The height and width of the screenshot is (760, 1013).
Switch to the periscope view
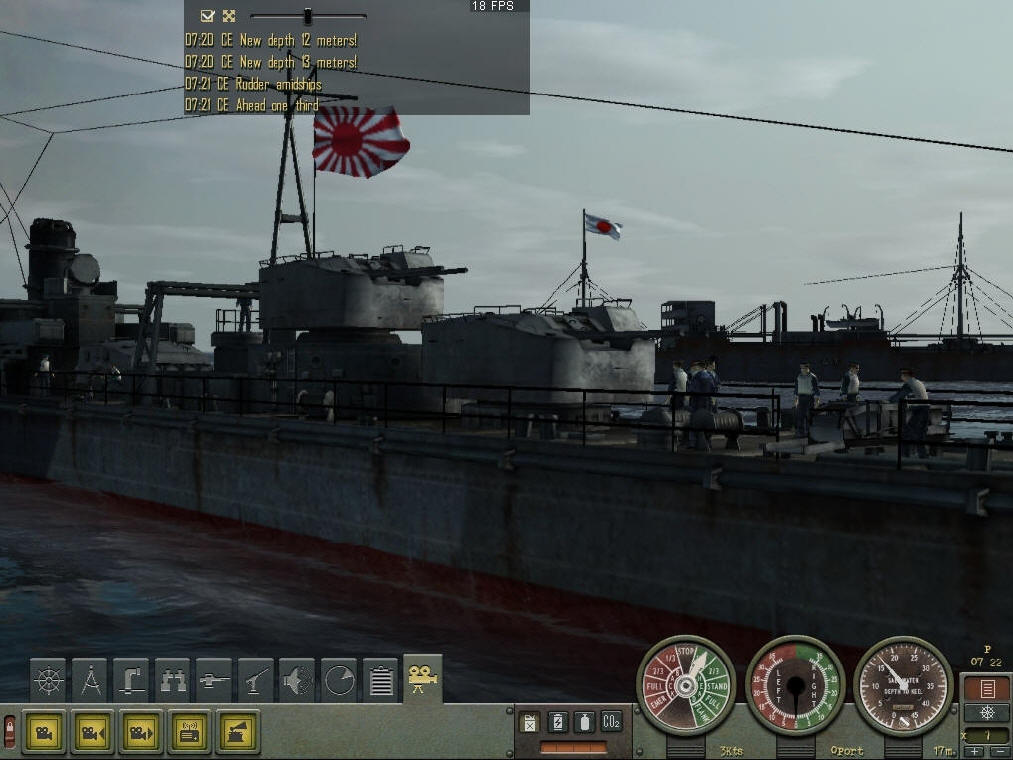coord(131,680)
